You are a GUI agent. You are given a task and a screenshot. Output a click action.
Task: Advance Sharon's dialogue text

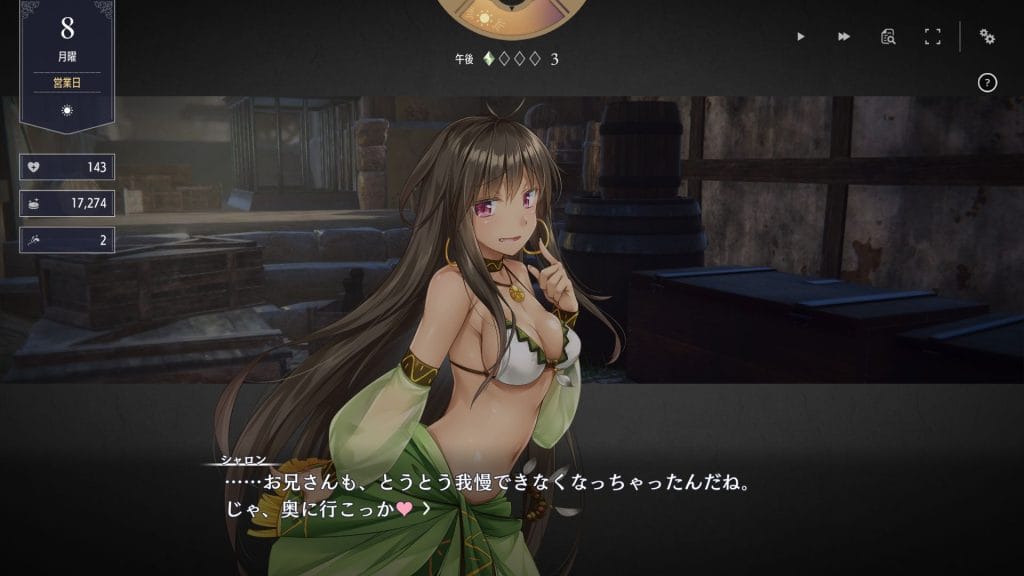427,509
